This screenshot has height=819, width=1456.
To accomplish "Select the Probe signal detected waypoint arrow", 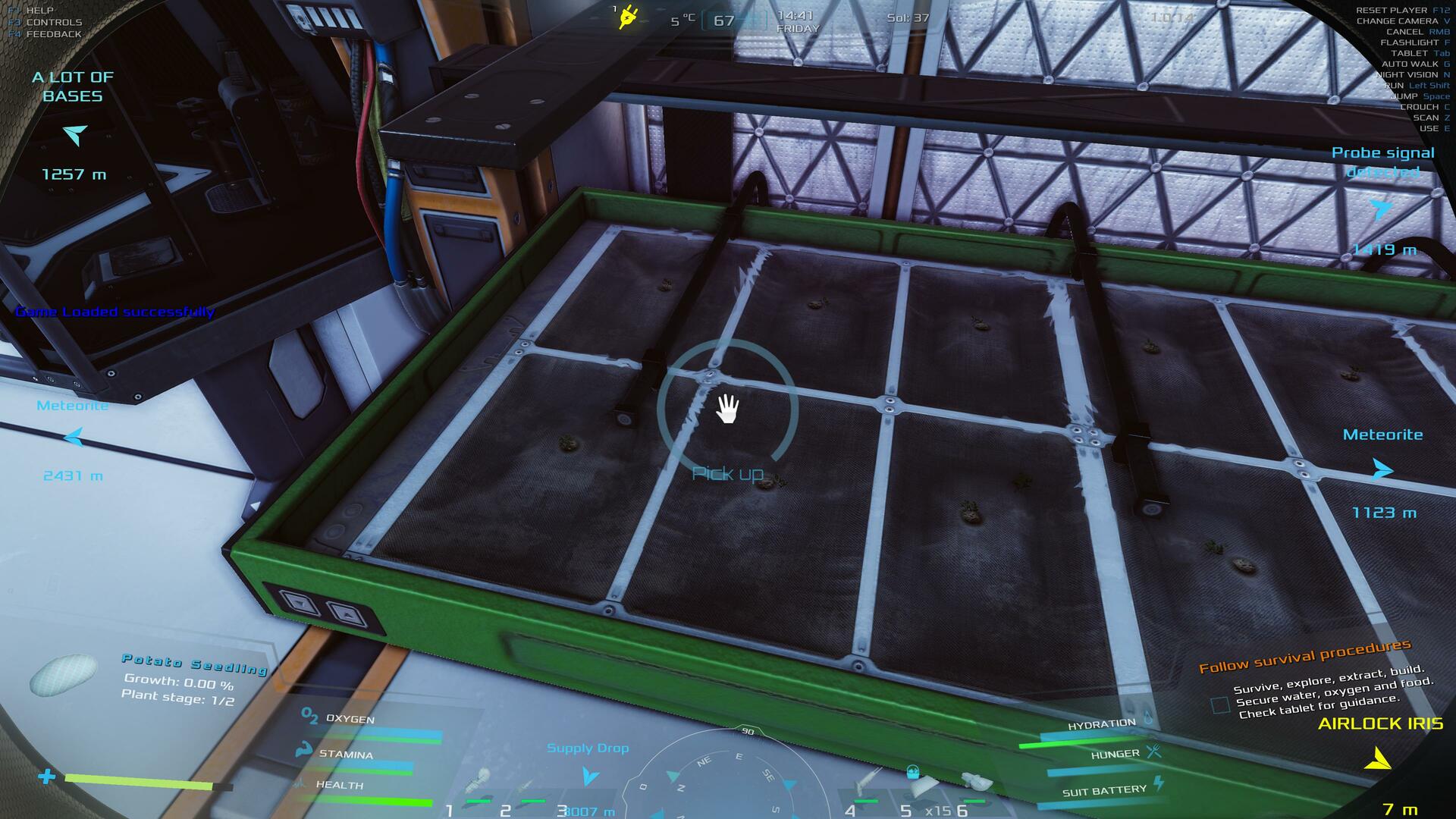I will [1381, 209].
